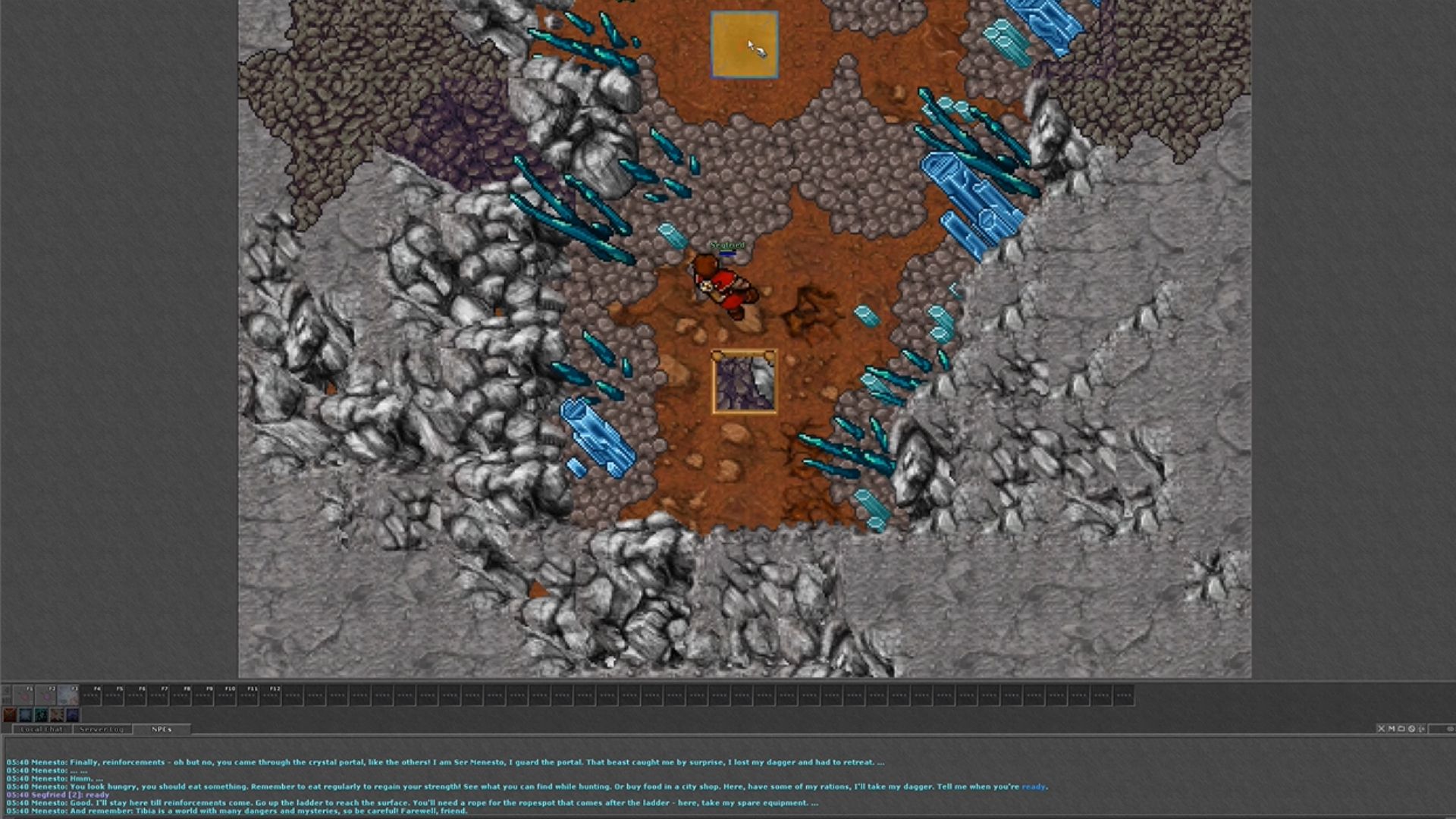Click the blue snowflake icon in the bottom icon row
The height and width of the screenshot is (819, 1456).
point(26,714)
